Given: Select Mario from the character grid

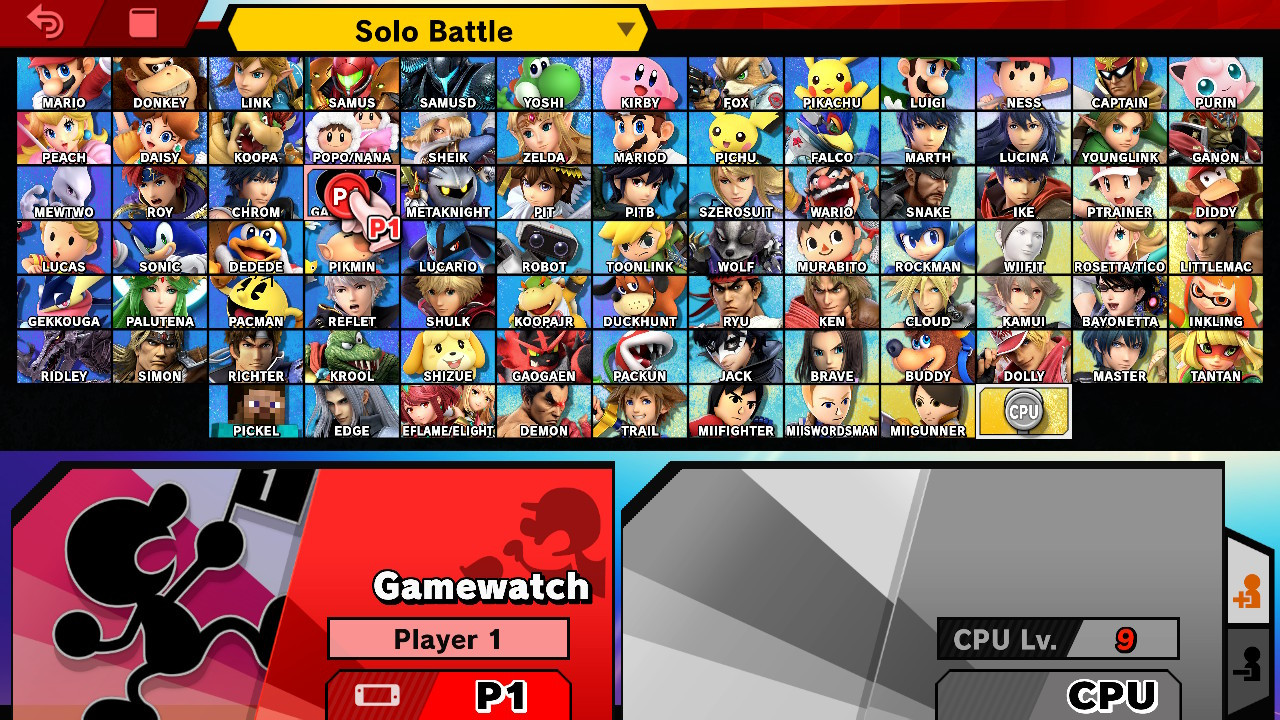Looking at the screenshot, I should tap(63, 82).
